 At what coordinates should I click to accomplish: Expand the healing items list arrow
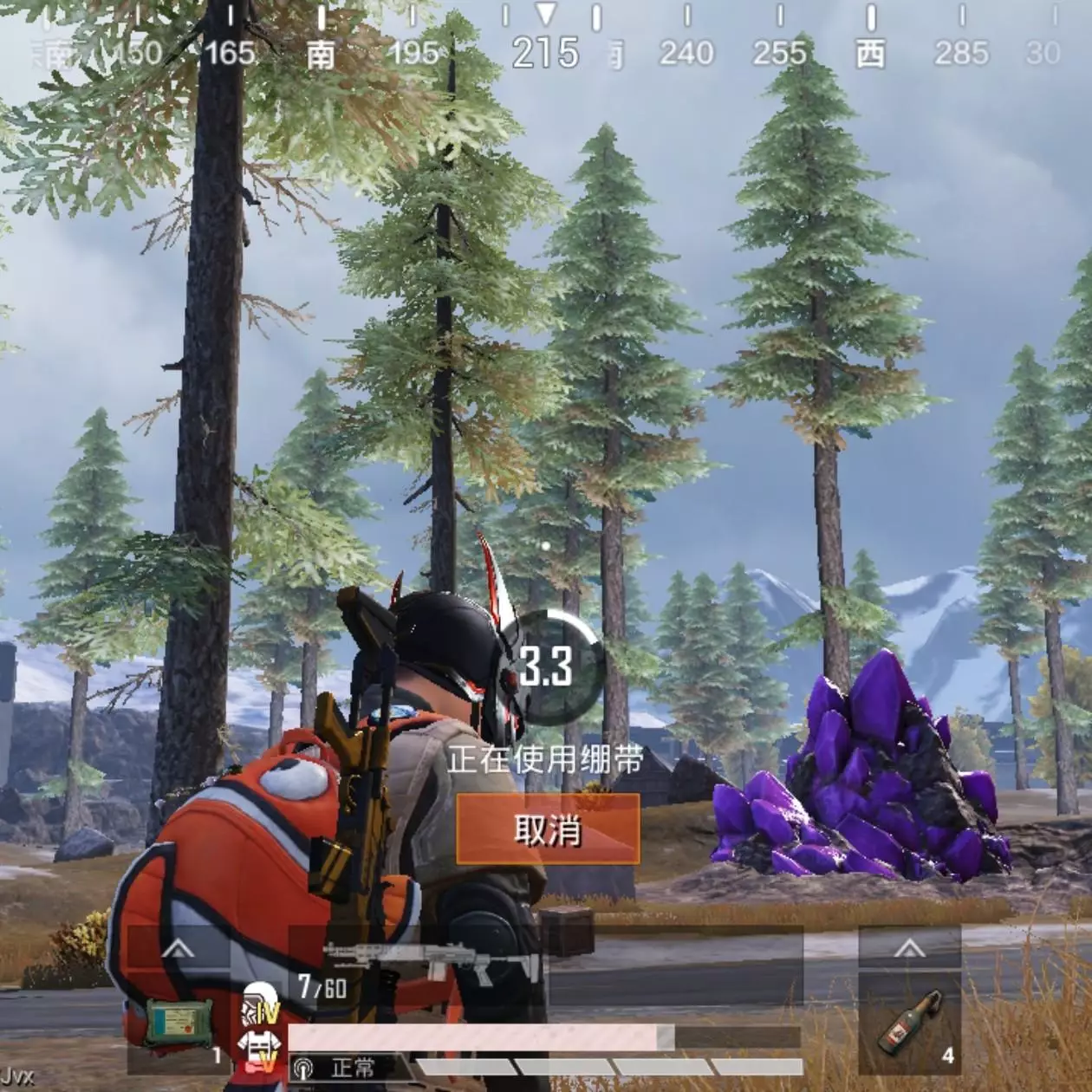pos(179,951)
